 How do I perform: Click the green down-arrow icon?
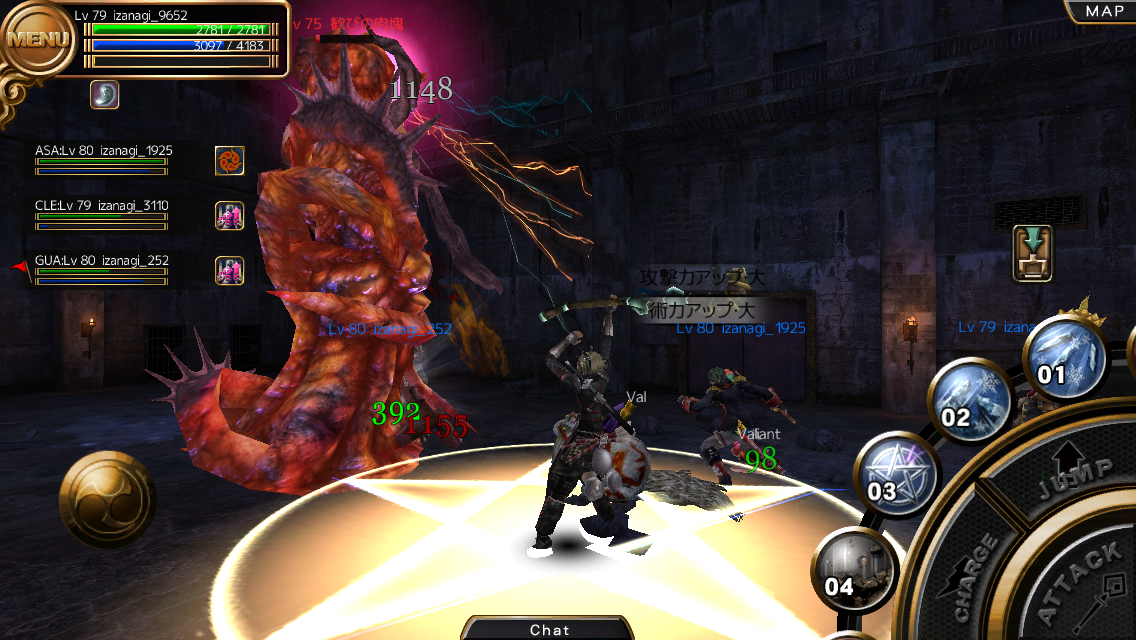coord(1032,253)
